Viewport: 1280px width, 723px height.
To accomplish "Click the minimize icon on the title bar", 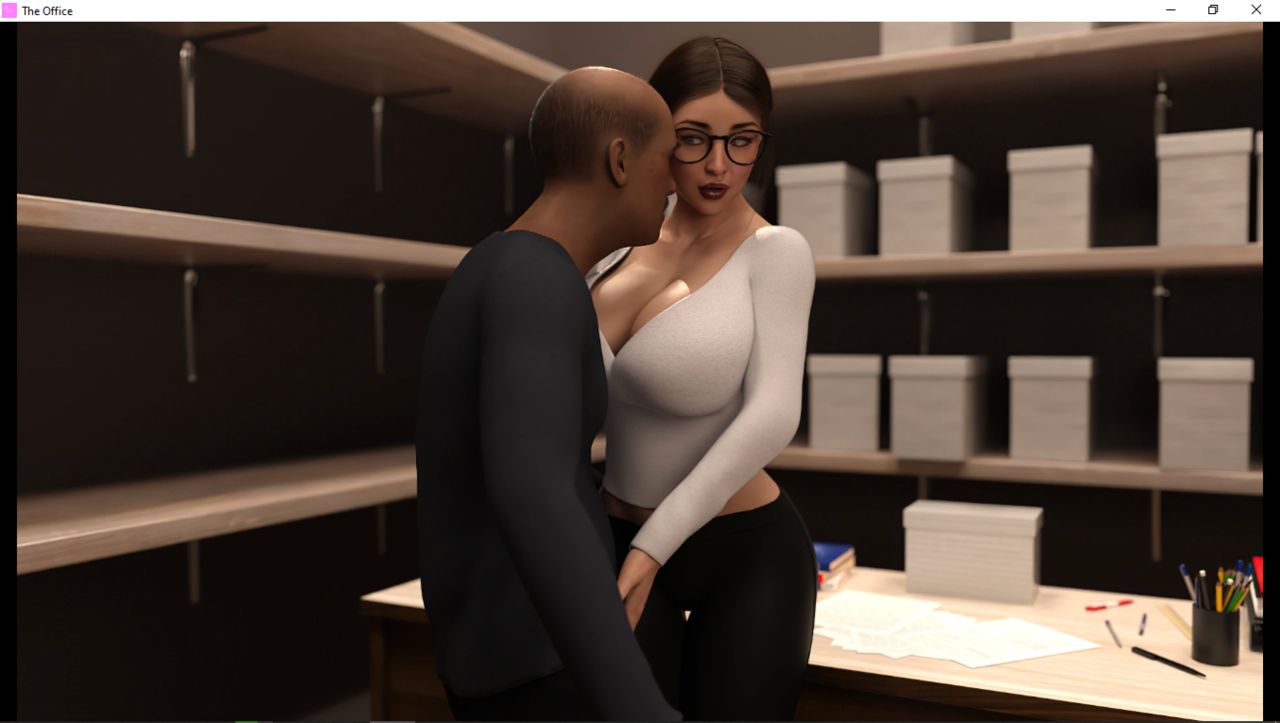I will click(1170, 10).
